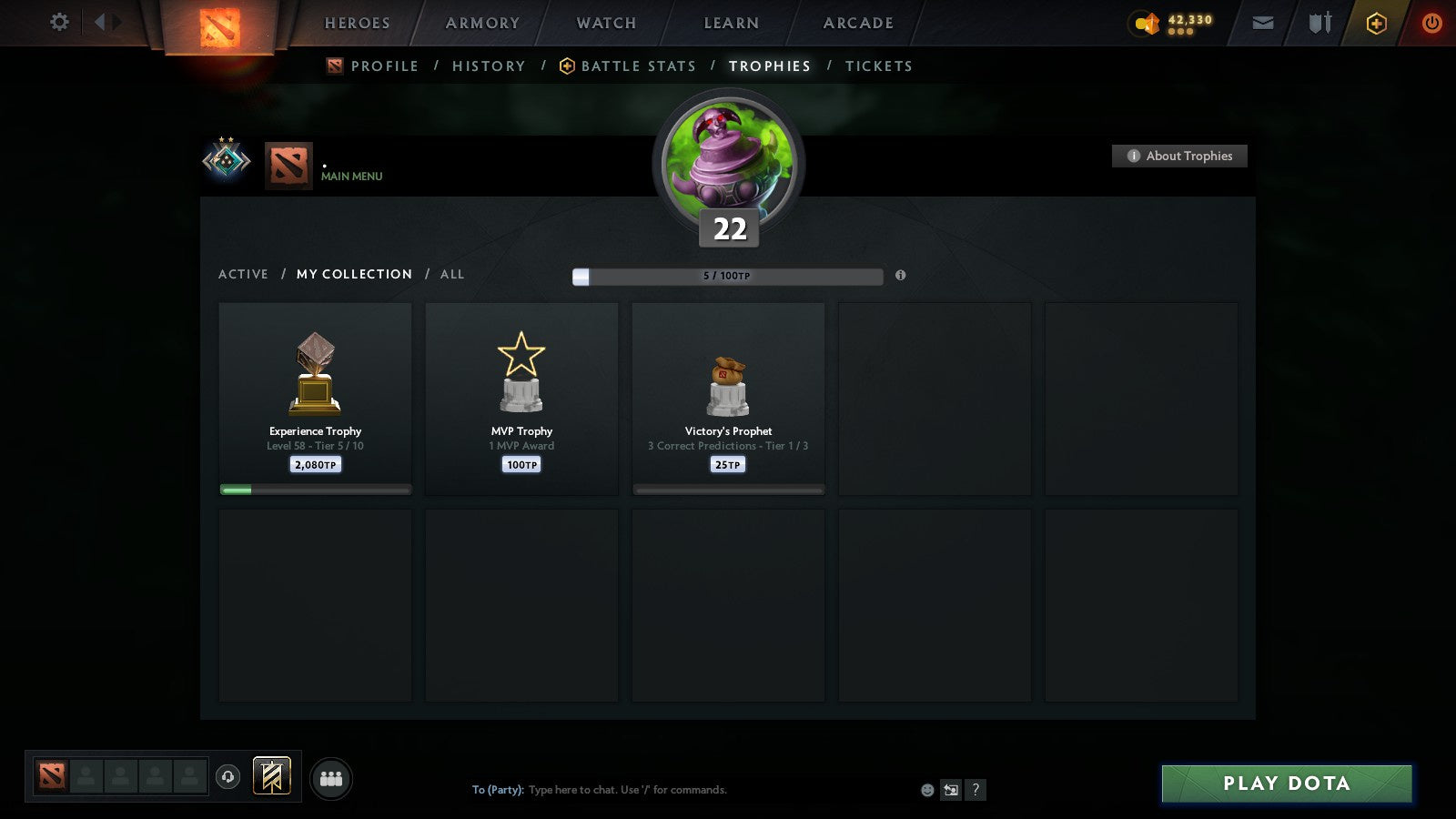The height and width of the screenshot is (819, 1456).
Task: Switch to the HISTORY tab
Action: (x=489, y=66)
